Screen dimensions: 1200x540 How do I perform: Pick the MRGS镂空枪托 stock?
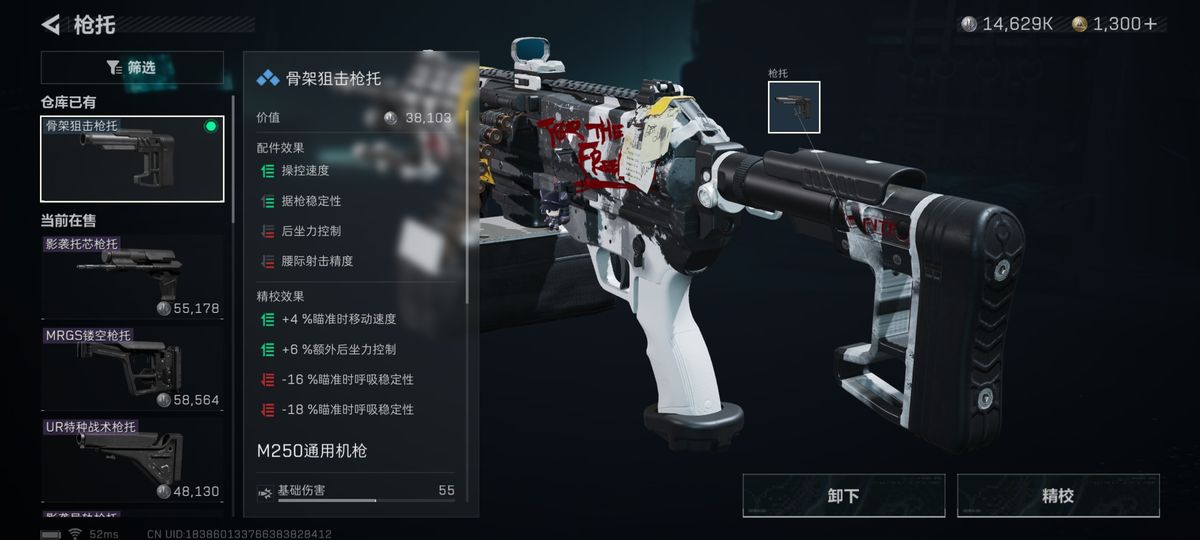(132, 368)
